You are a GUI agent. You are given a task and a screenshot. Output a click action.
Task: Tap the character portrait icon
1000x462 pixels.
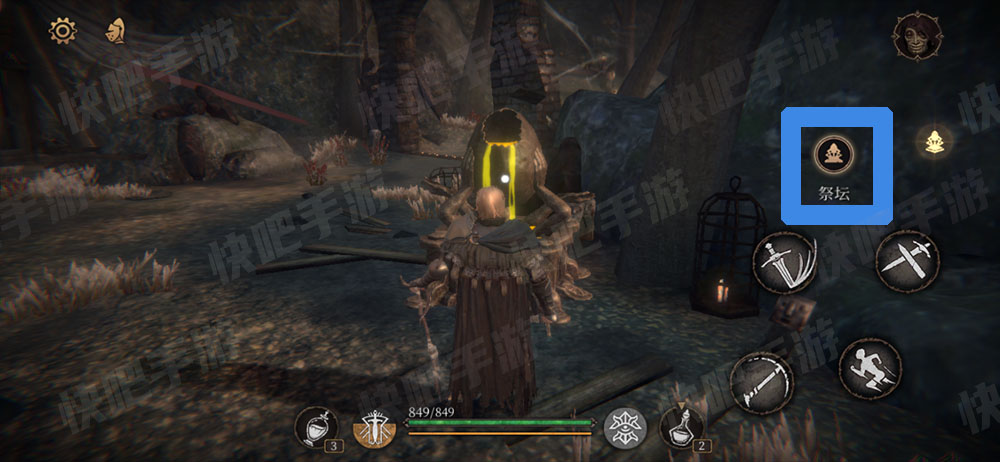pyautogui.click(x=913, y=37)
